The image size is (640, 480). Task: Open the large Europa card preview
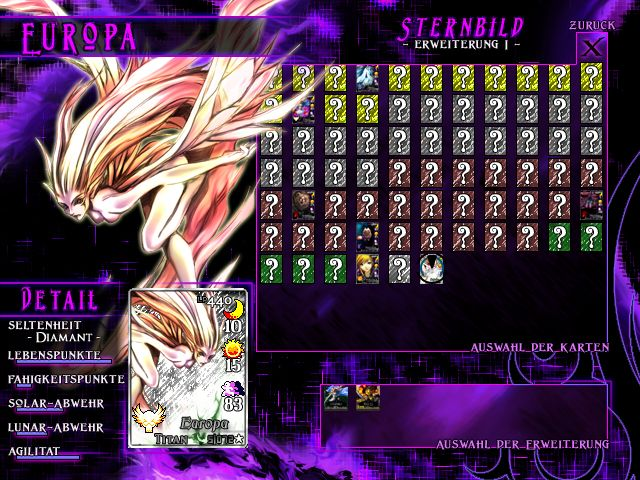[x=189, y=369]
